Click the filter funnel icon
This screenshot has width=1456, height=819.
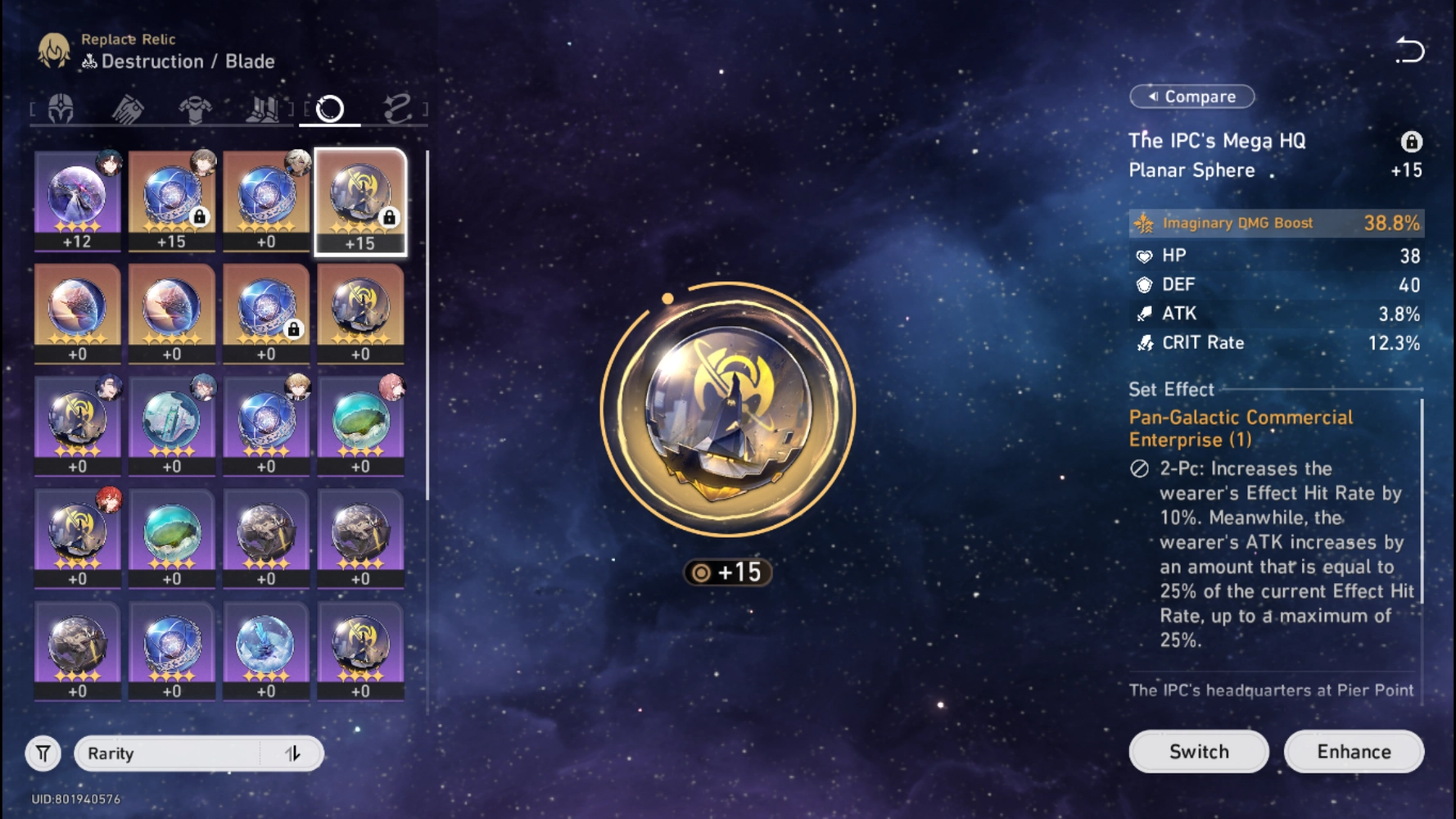[43, 753]
